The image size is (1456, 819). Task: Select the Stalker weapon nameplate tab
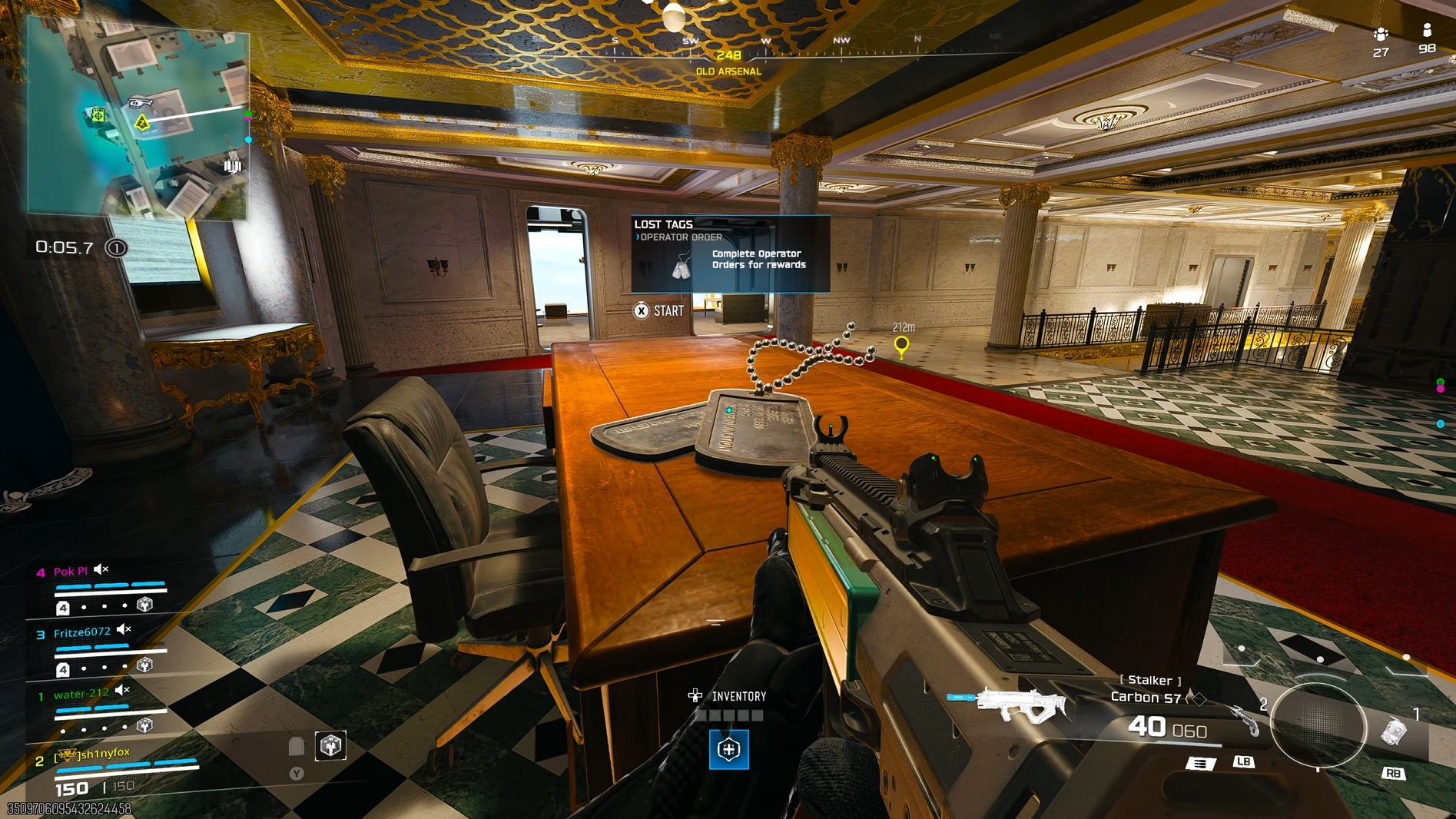tap(1151, 681)
